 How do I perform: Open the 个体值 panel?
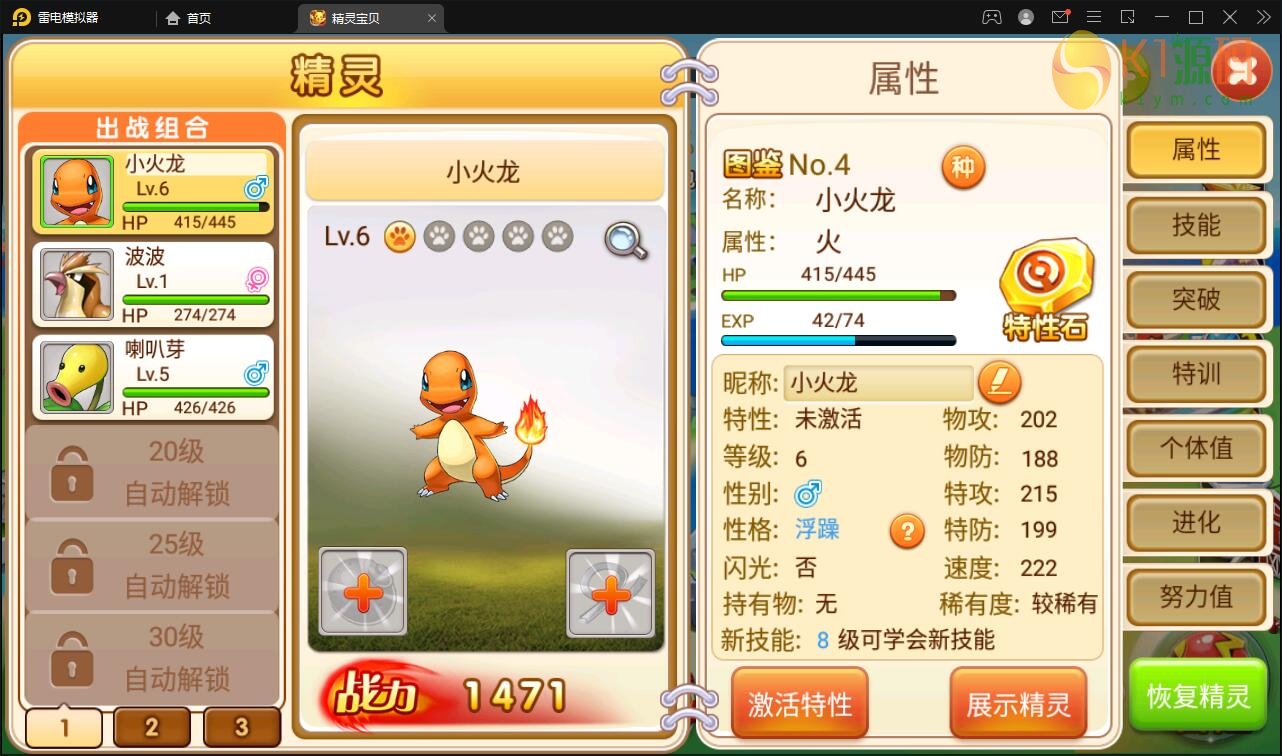[1196, 449]
